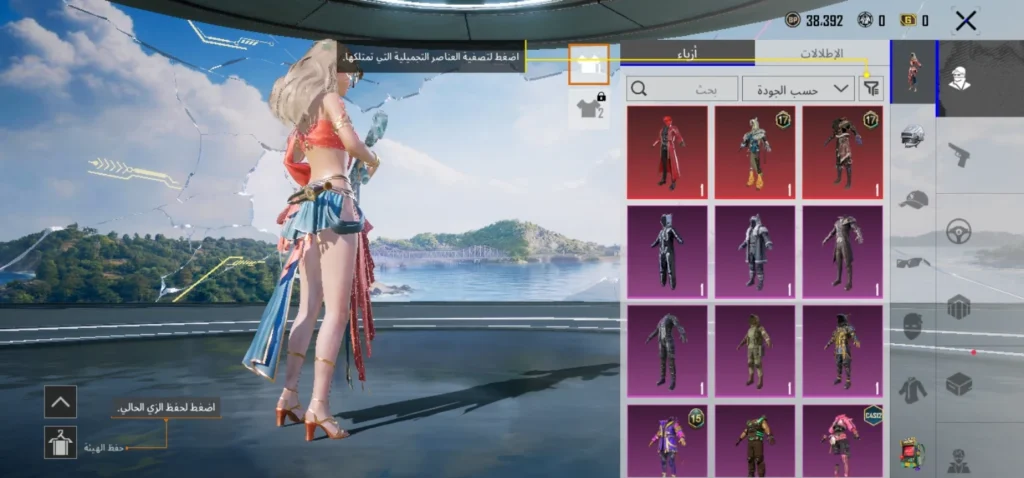Image resolution: width=1024 pixels, height=478 pixels.
Task: Switch to the أزياء (outfits) tab
Action: coord(688,53)
